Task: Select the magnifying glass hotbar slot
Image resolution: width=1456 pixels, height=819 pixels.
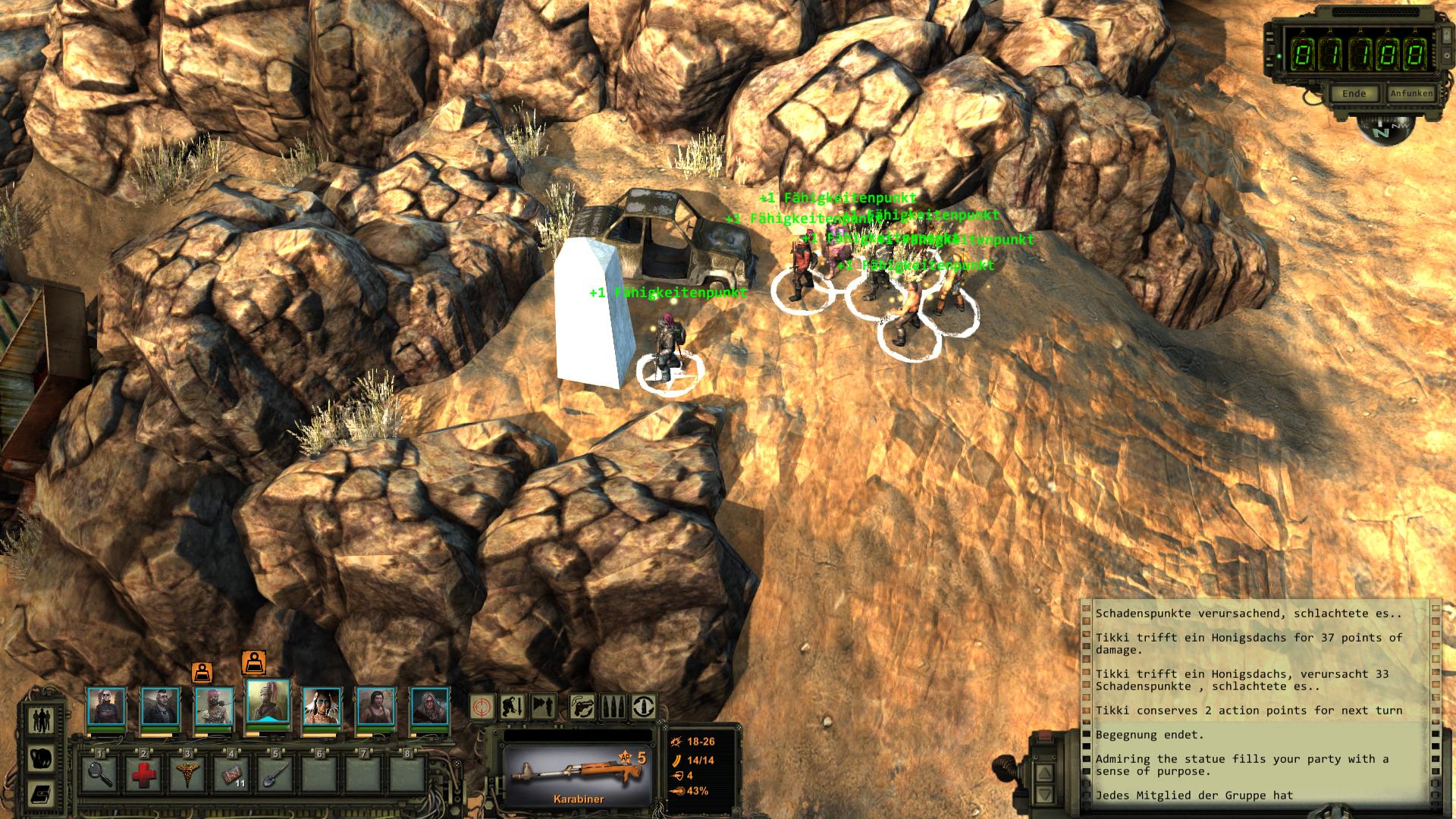Action: pyautogui.click(x=100, y=773)
